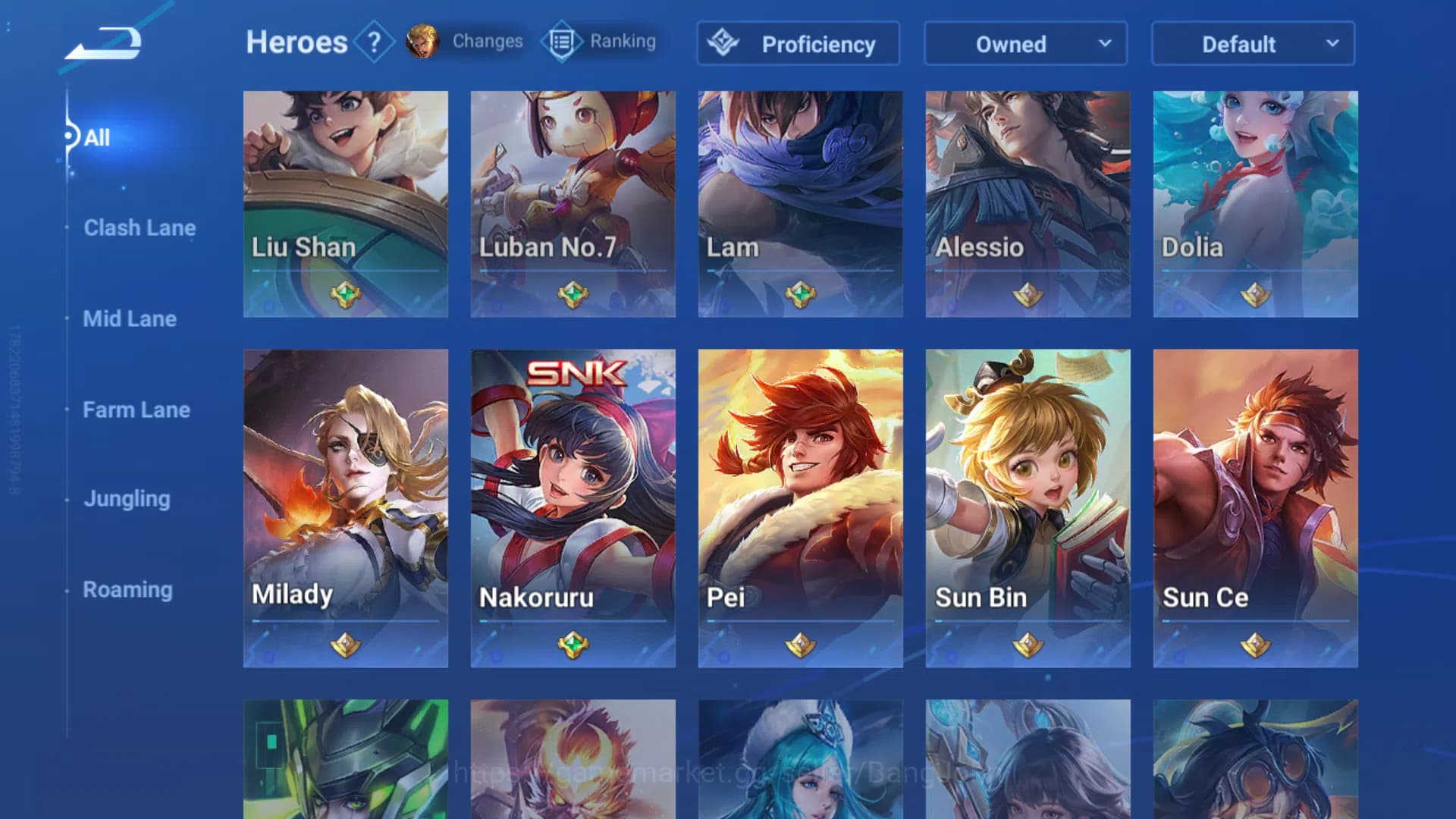Viewport: 1456px width, 819px height.
Task: Open the help question mark icon
Action: (373, 42)
